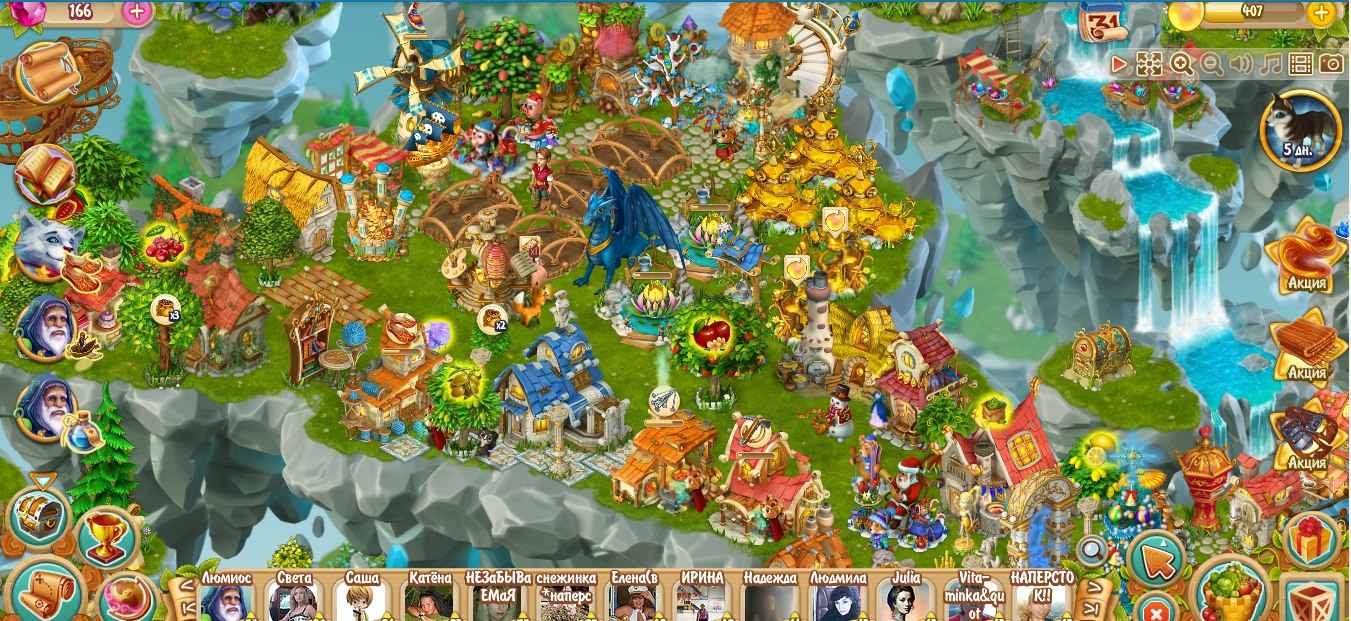This screenshot has height=621, width=1351.
Task: Add more pink gems with plus button
Action: pos(137,12)
